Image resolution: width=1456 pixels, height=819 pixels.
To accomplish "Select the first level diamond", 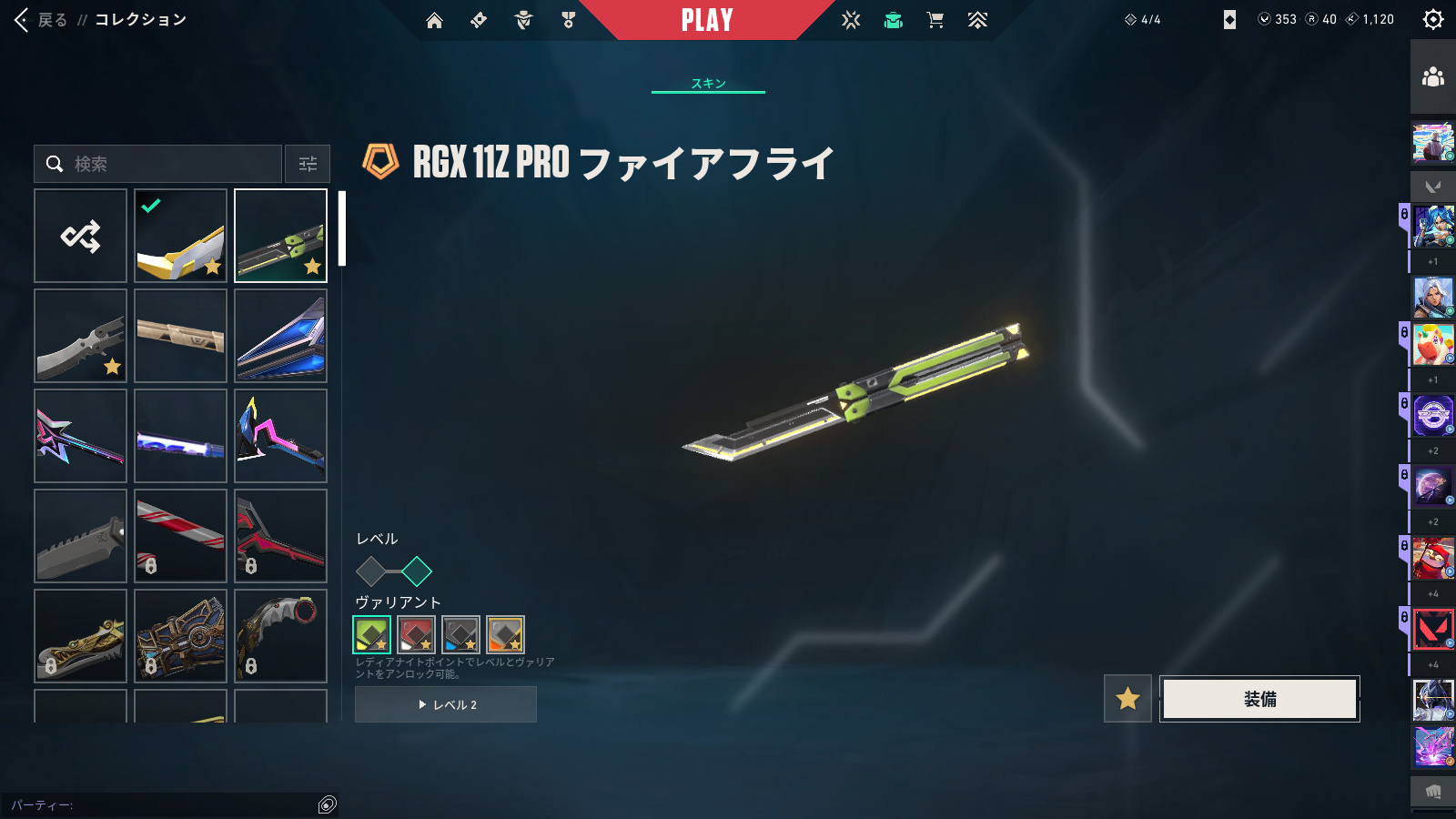I will coord(370,571).
